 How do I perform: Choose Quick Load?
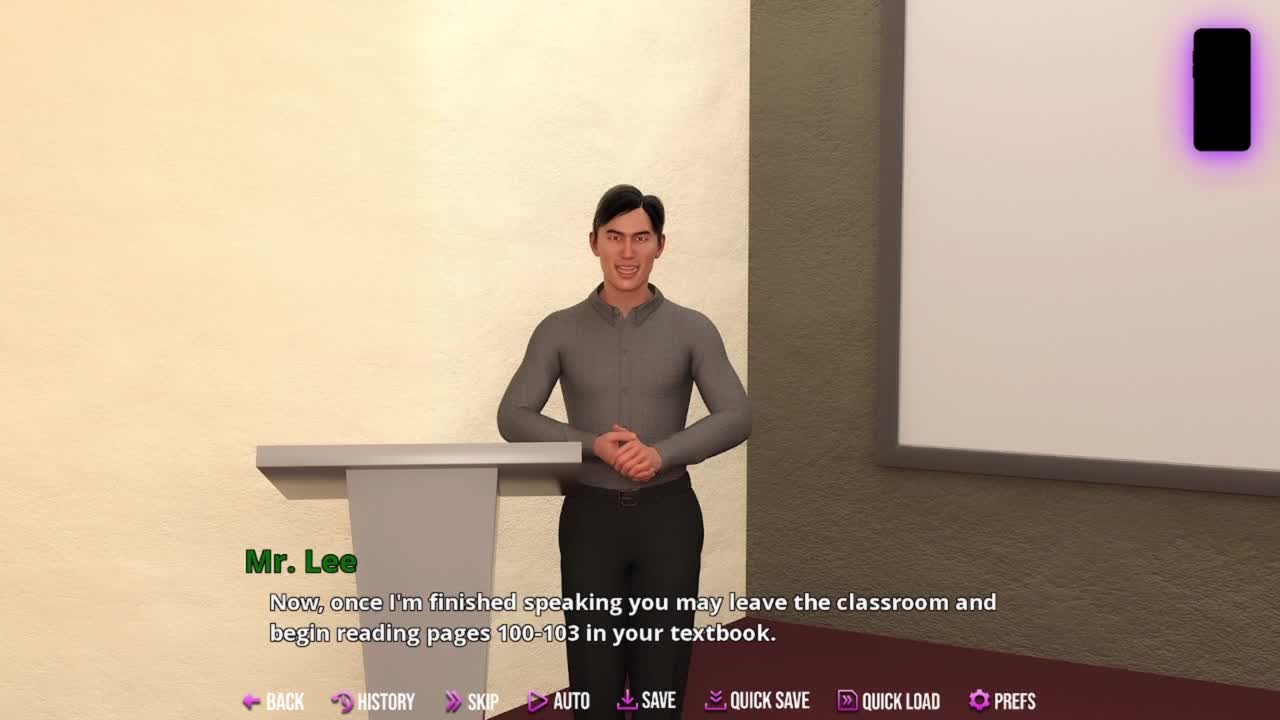point(888,701)
